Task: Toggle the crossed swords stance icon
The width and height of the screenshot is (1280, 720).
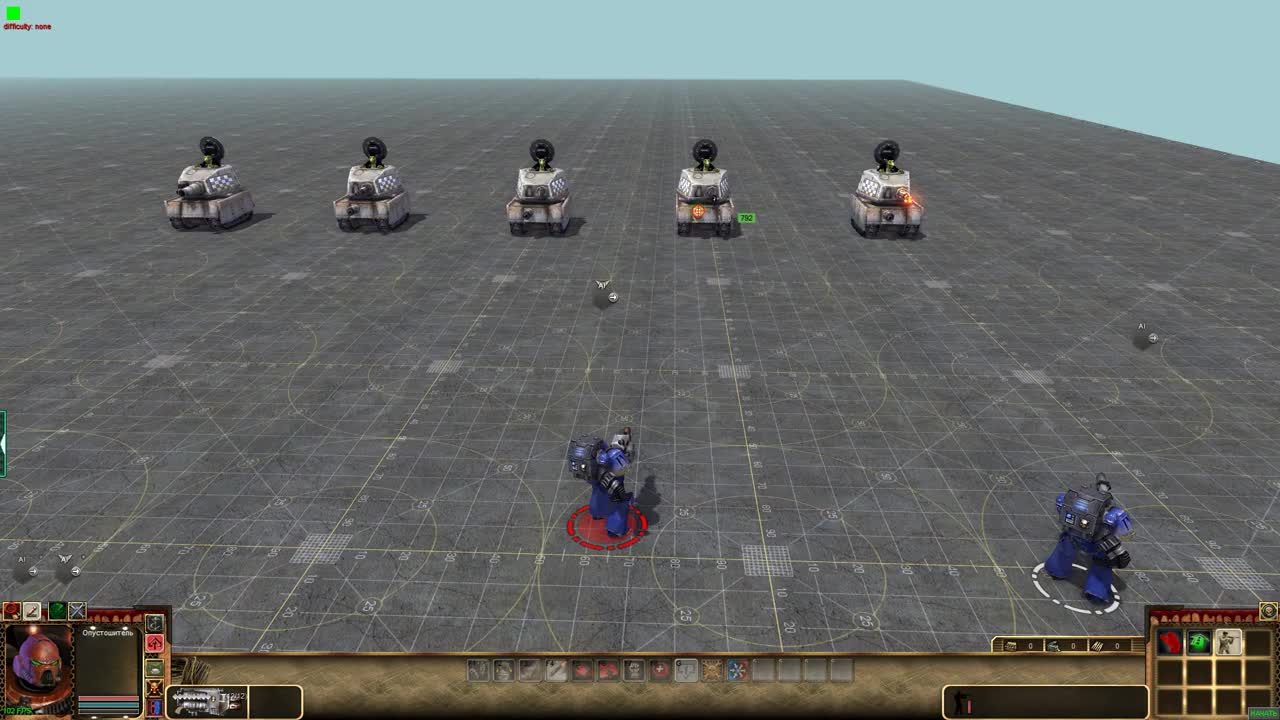Action: click(x=76, y=611)
